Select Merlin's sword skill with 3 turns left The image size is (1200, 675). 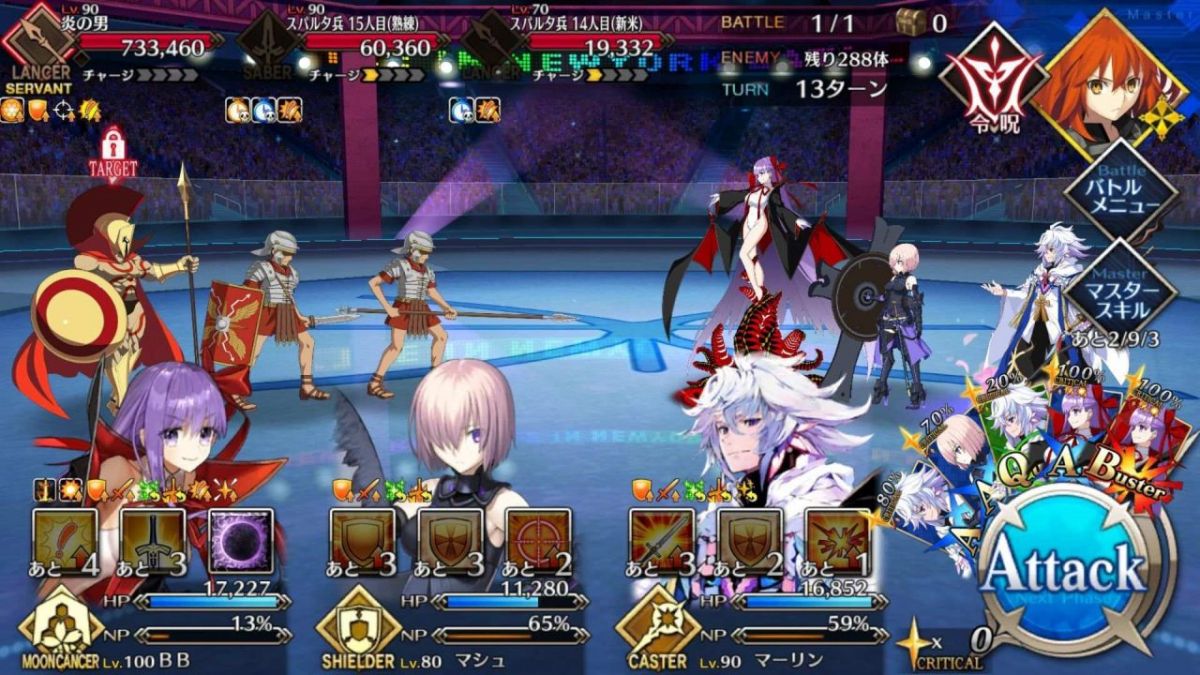pyautogui.click(x=662, y=541)
